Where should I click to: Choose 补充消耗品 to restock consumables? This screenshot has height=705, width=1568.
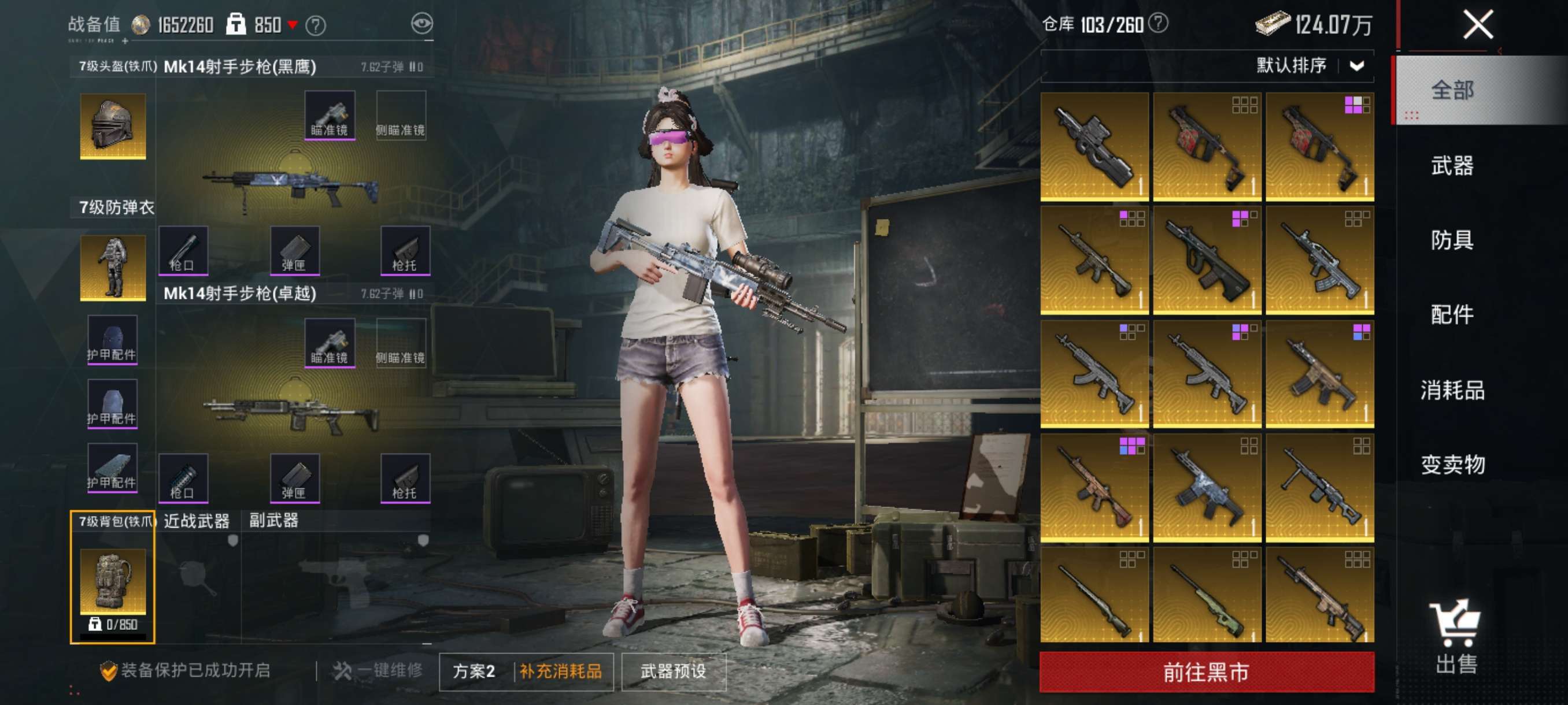click(x=561, y=671)
